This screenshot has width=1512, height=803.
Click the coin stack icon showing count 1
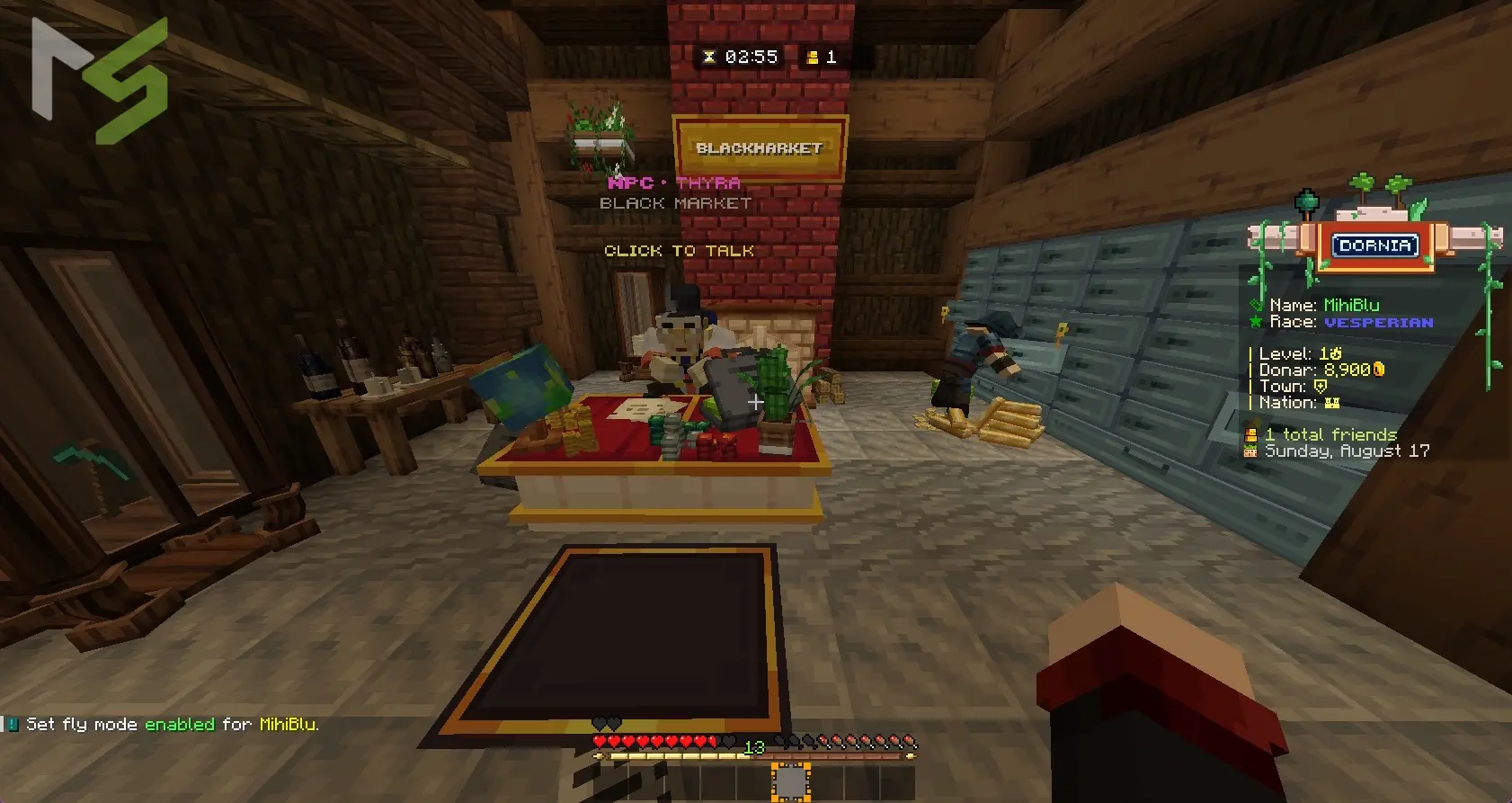813,57
